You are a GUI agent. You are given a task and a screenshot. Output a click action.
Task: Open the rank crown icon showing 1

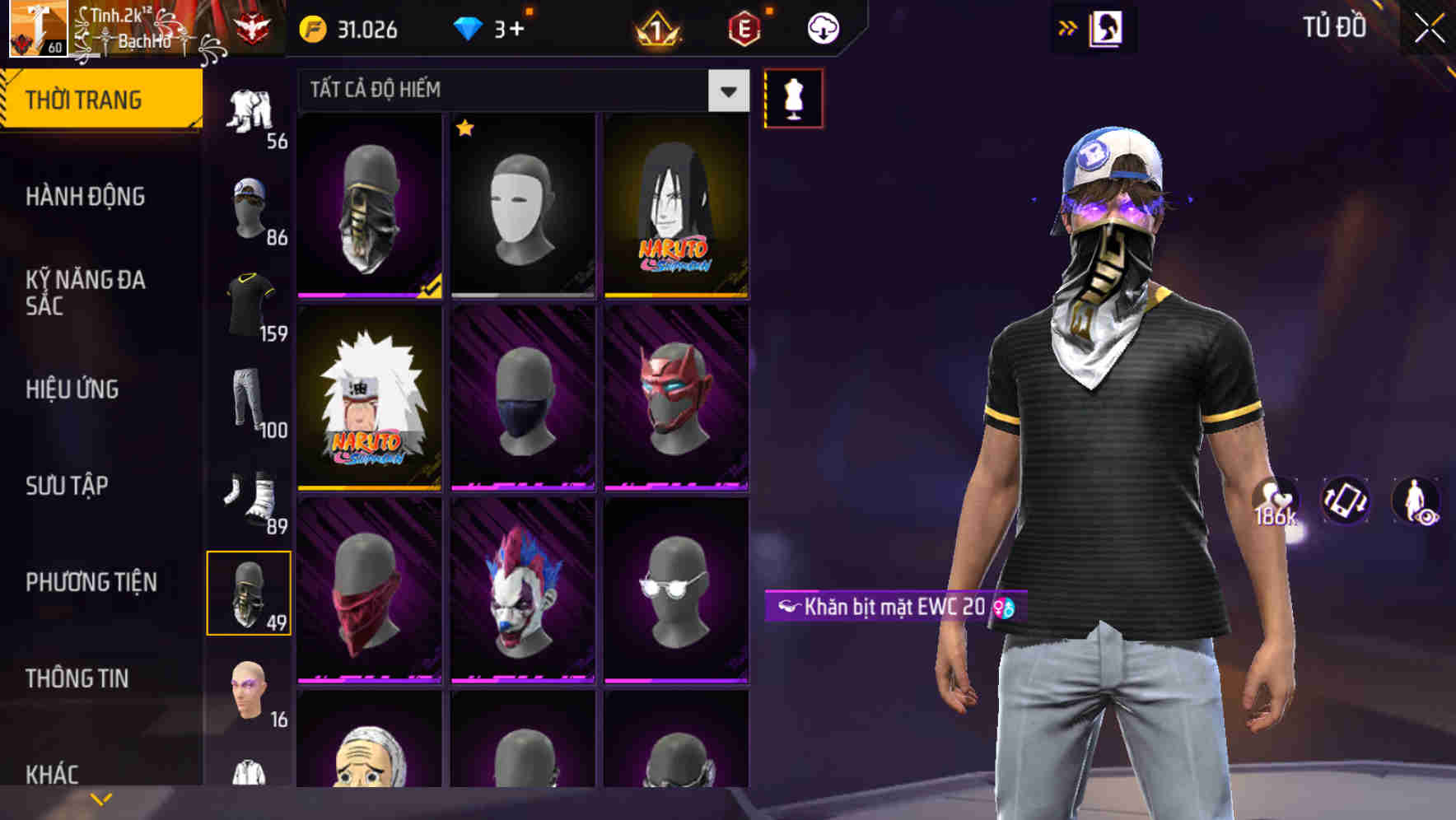pyautogui.click(x=656, y=29)
